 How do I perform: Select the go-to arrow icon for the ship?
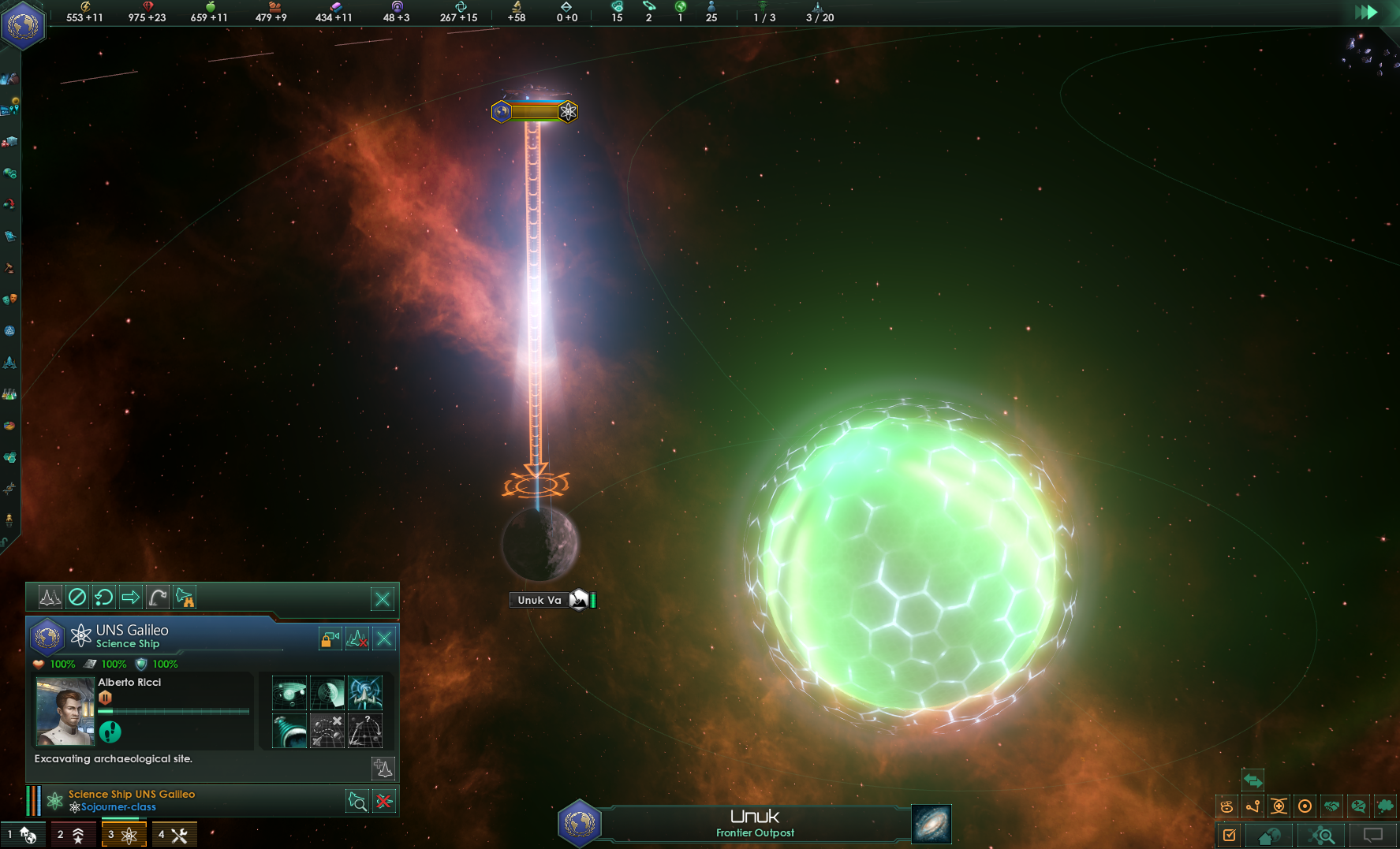tap(130, 597)
